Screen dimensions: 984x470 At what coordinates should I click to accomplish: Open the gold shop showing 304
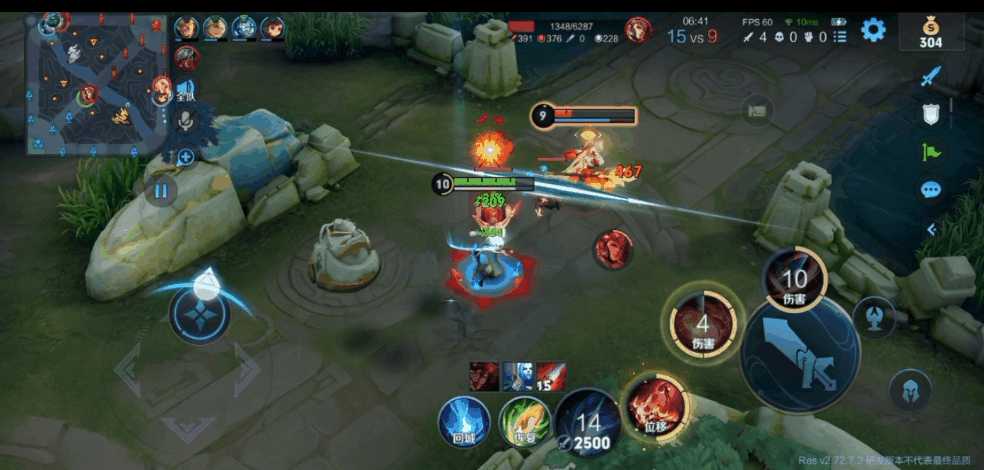(930, 31)
